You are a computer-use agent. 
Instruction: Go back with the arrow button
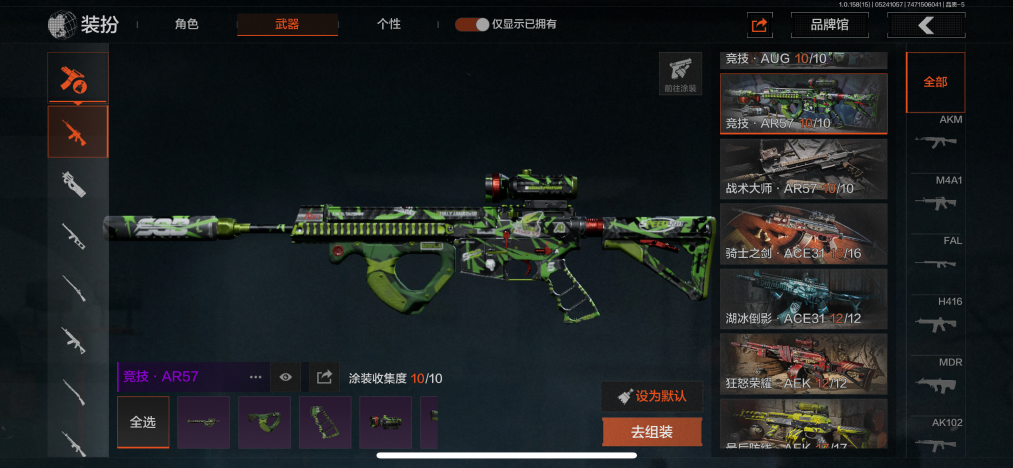[x=926, y=25]
